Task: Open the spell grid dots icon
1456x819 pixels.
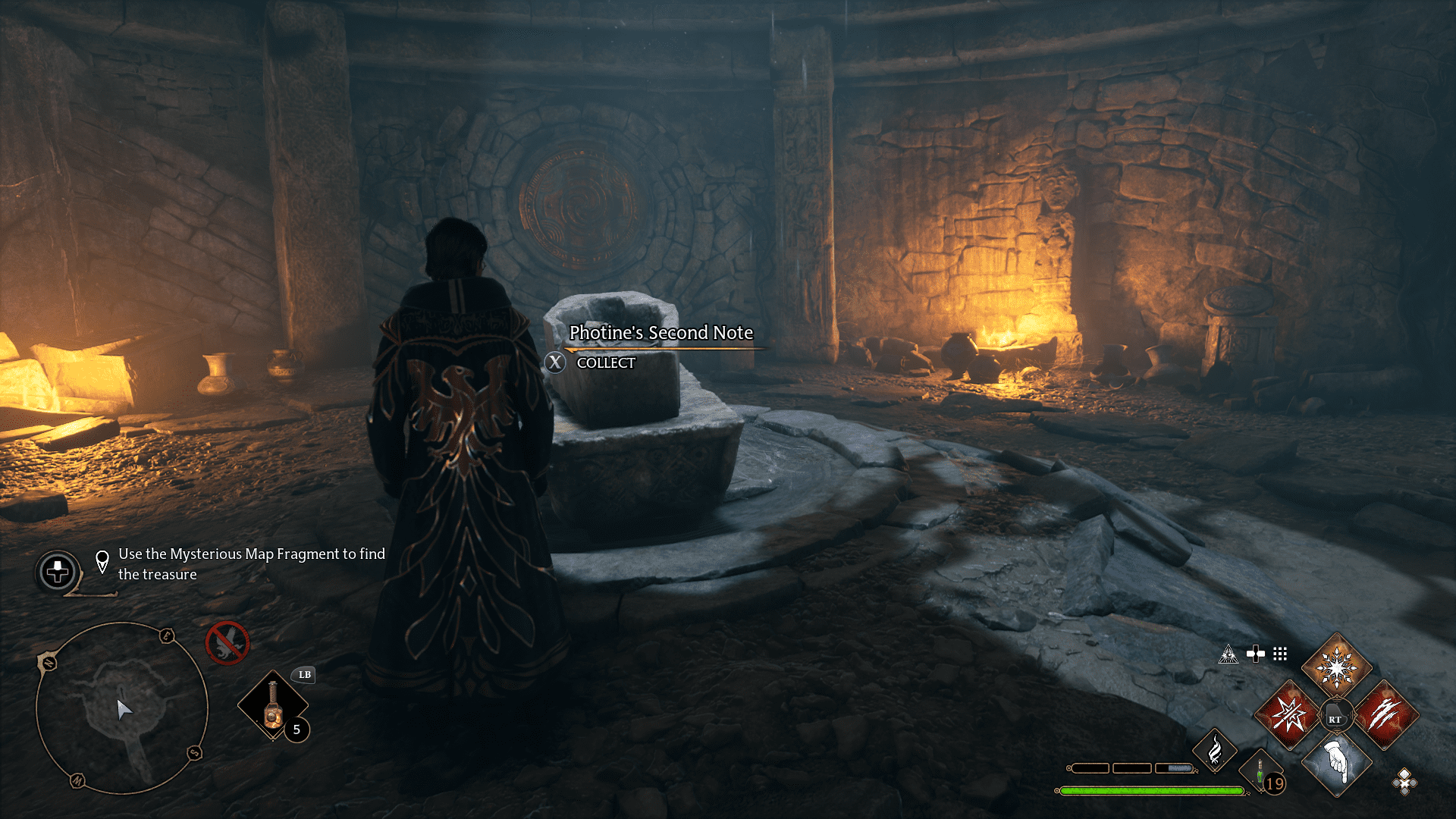Action: (x=1280, y=654)
